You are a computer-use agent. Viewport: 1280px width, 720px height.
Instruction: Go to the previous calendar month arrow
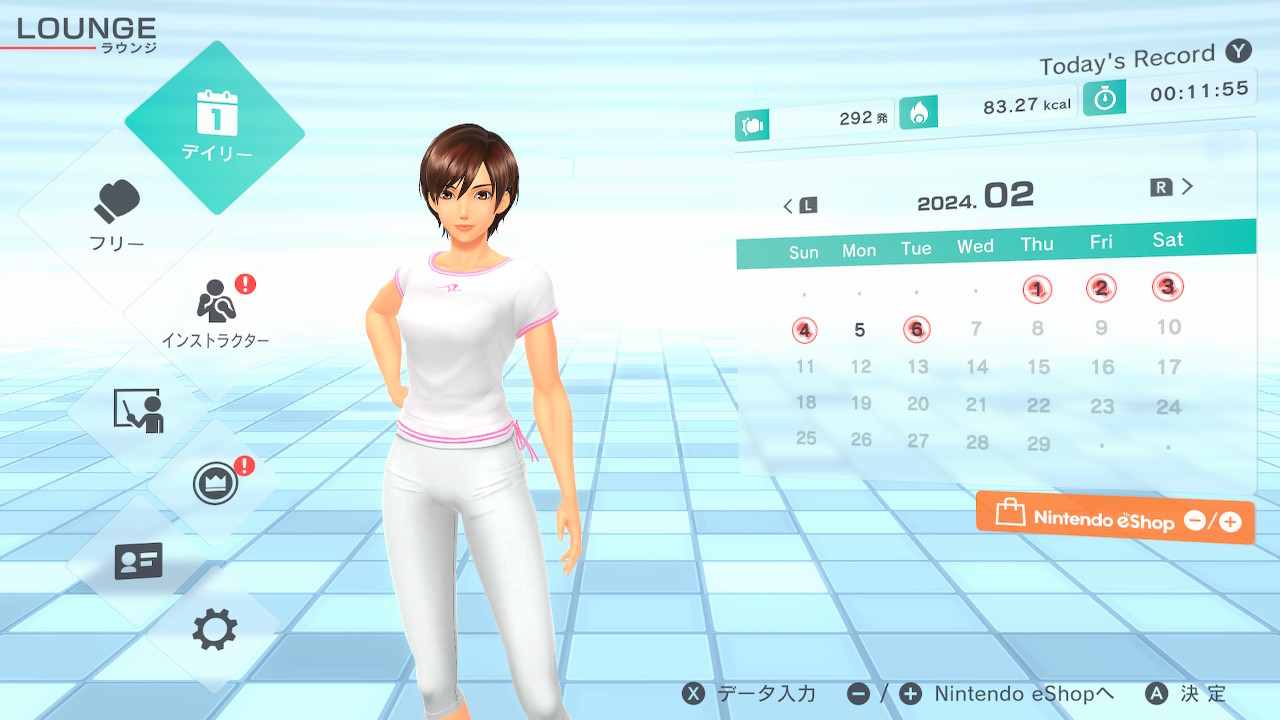799,206
